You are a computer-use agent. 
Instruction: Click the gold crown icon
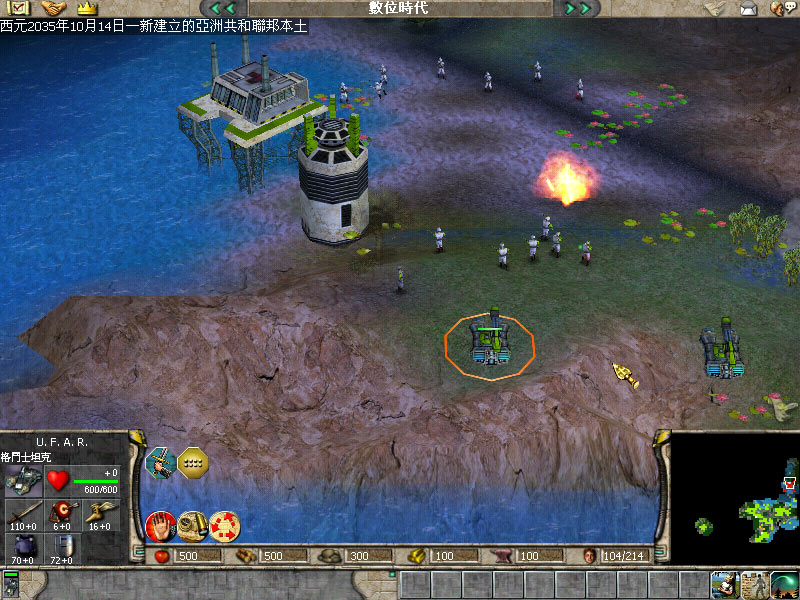click(84, 8)
